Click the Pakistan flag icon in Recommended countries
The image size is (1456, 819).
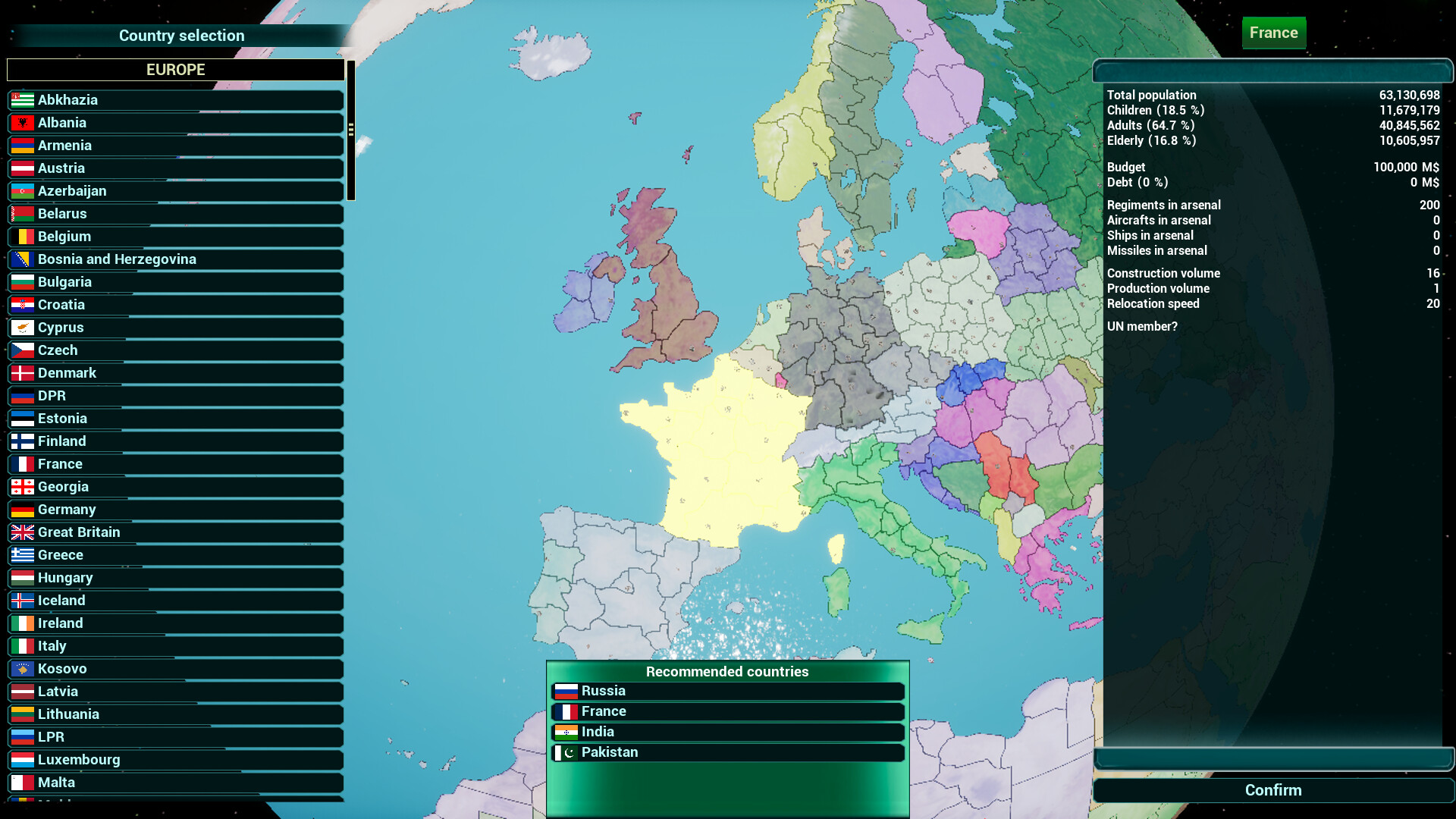pos(566,752)
